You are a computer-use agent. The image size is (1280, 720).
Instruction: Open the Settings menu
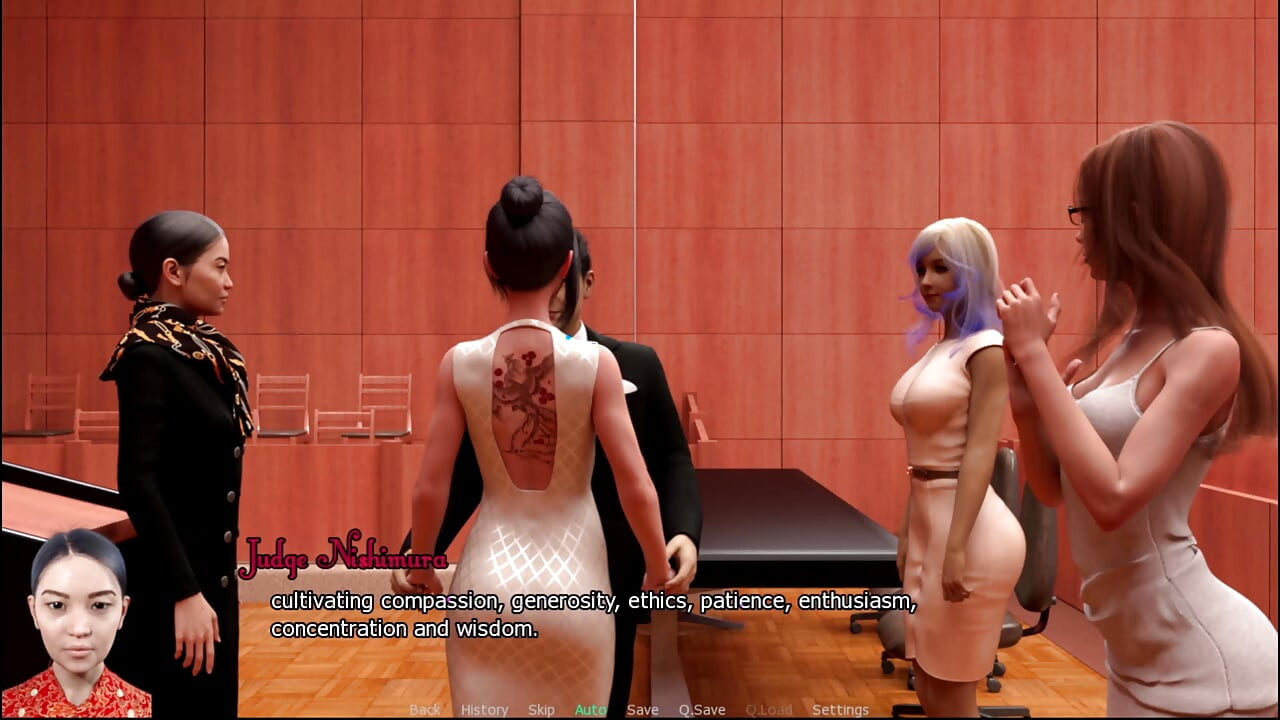click(x=840, y=710)
